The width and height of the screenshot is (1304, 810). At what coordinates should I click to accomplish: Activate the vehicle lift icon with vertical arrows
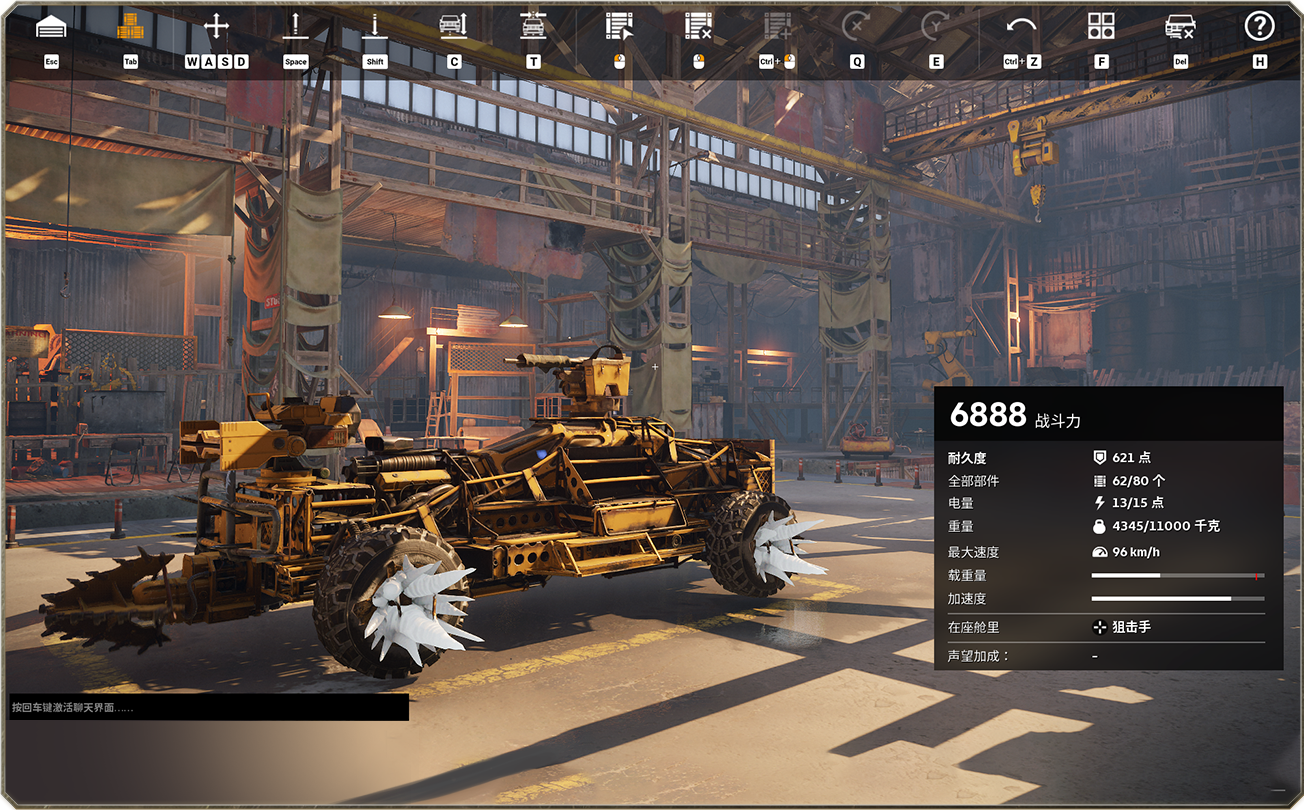(454, 27)
